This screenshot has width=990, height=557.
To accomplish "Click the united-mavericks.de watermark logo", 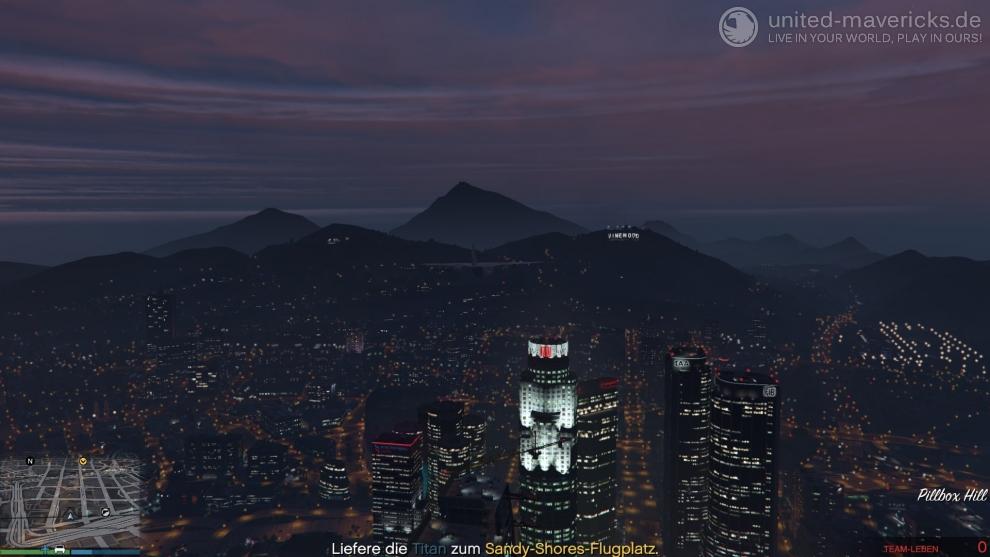I will 738,27.
